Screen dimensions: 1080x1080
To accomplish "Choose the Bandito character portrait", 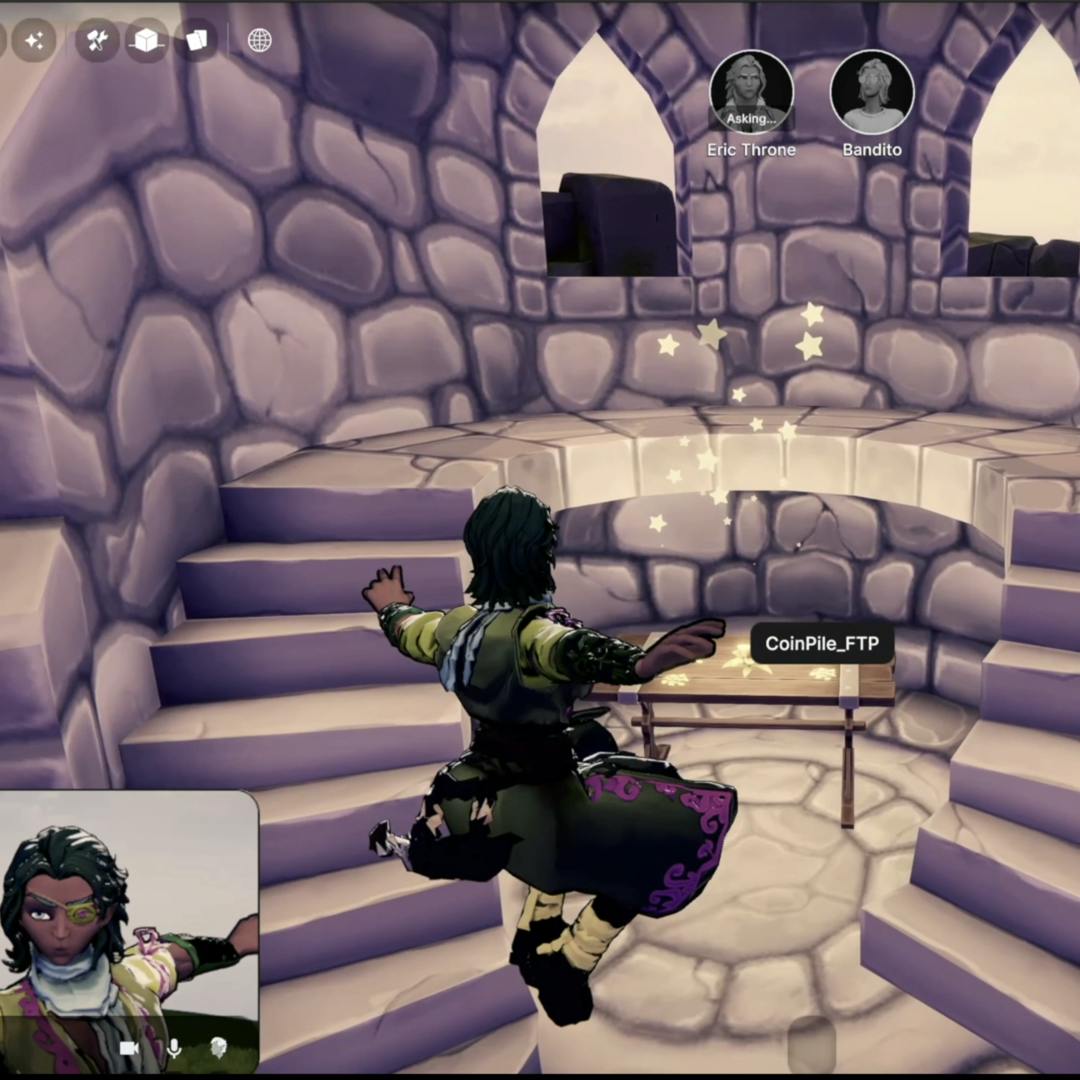I will 872,93.
